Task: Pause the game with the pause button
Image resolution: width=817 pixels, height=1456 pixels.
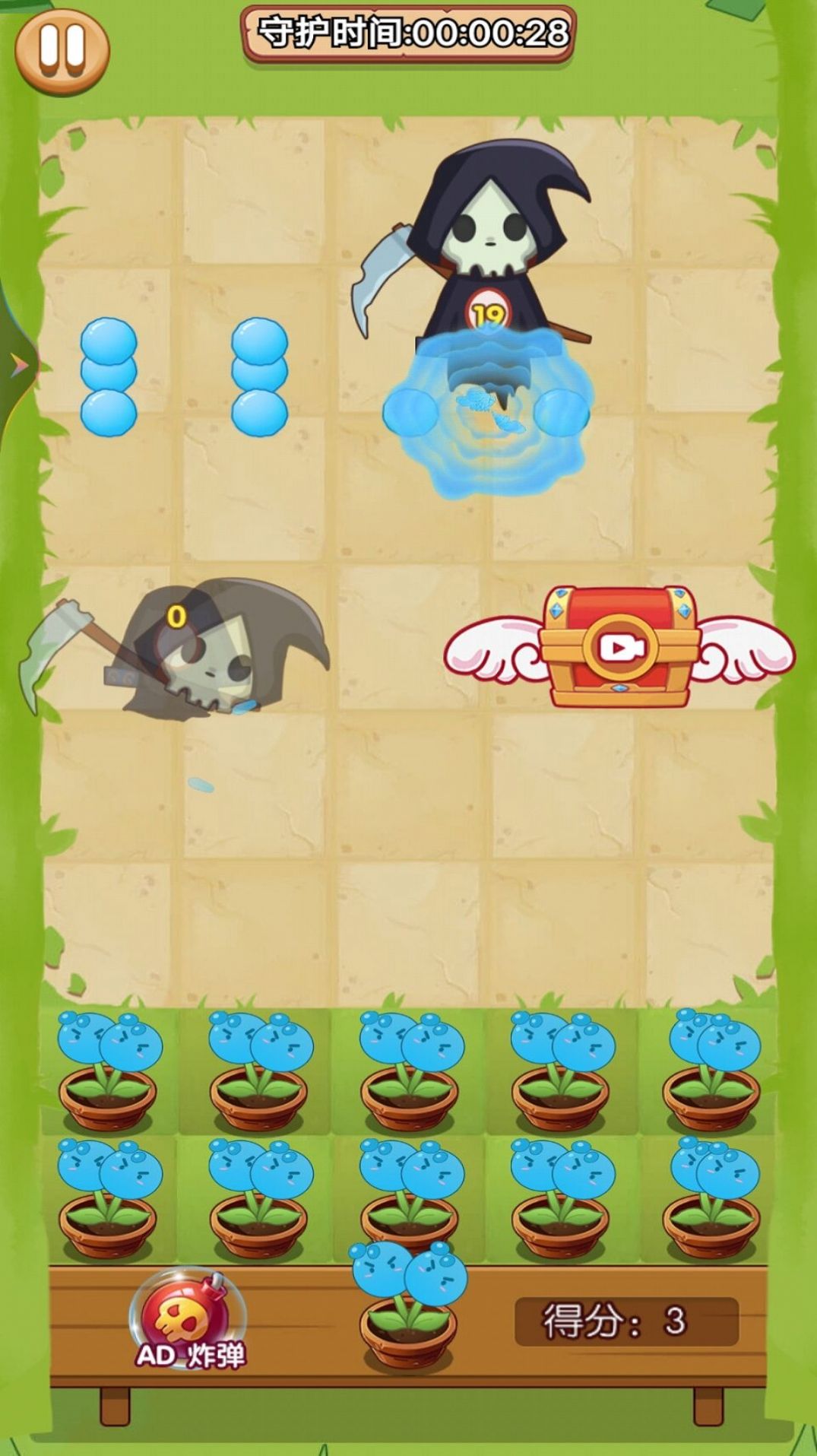Action: (x=62, y=50)
